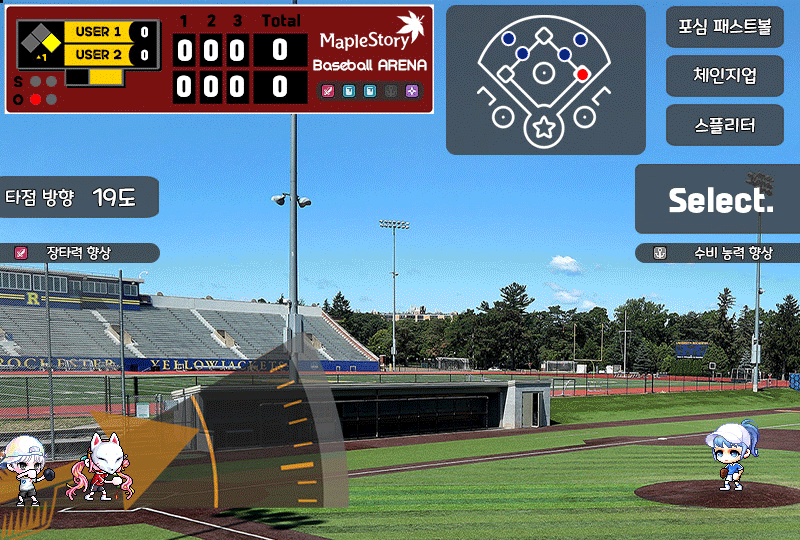Select the 체인지업 pitch option
Image resolution: width=800 pixels, height=540 pixels.
[x=725, y=75]
